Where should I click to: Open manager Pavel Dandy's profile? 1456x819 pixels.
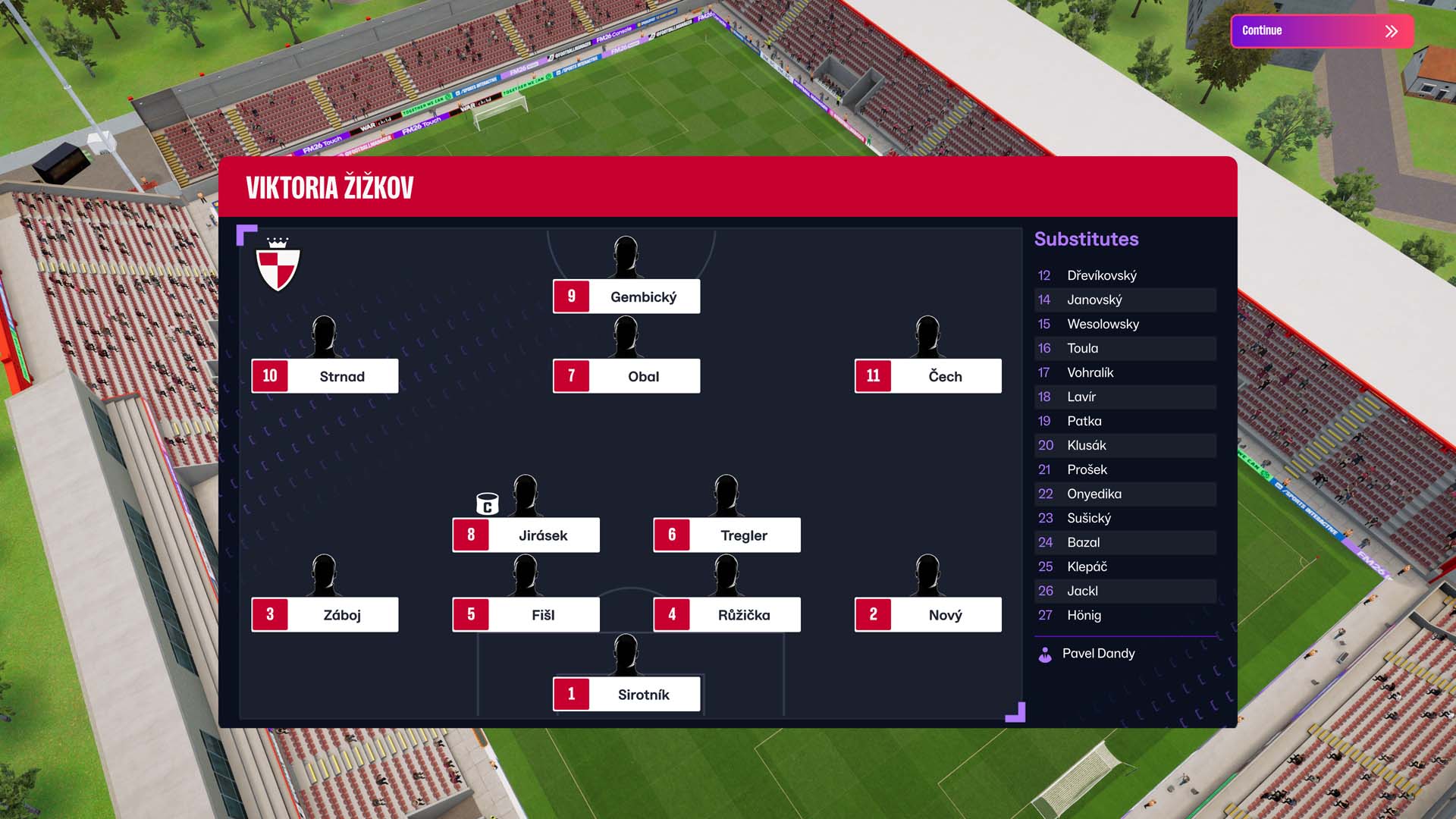coord(1097,654)
